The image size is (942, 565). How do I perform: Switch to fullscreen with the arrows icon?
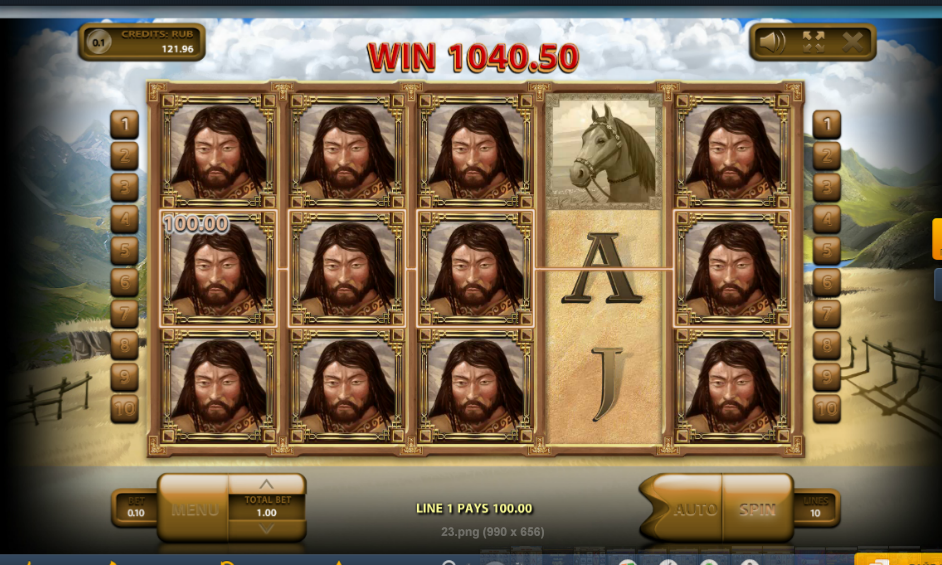point(812,42)
